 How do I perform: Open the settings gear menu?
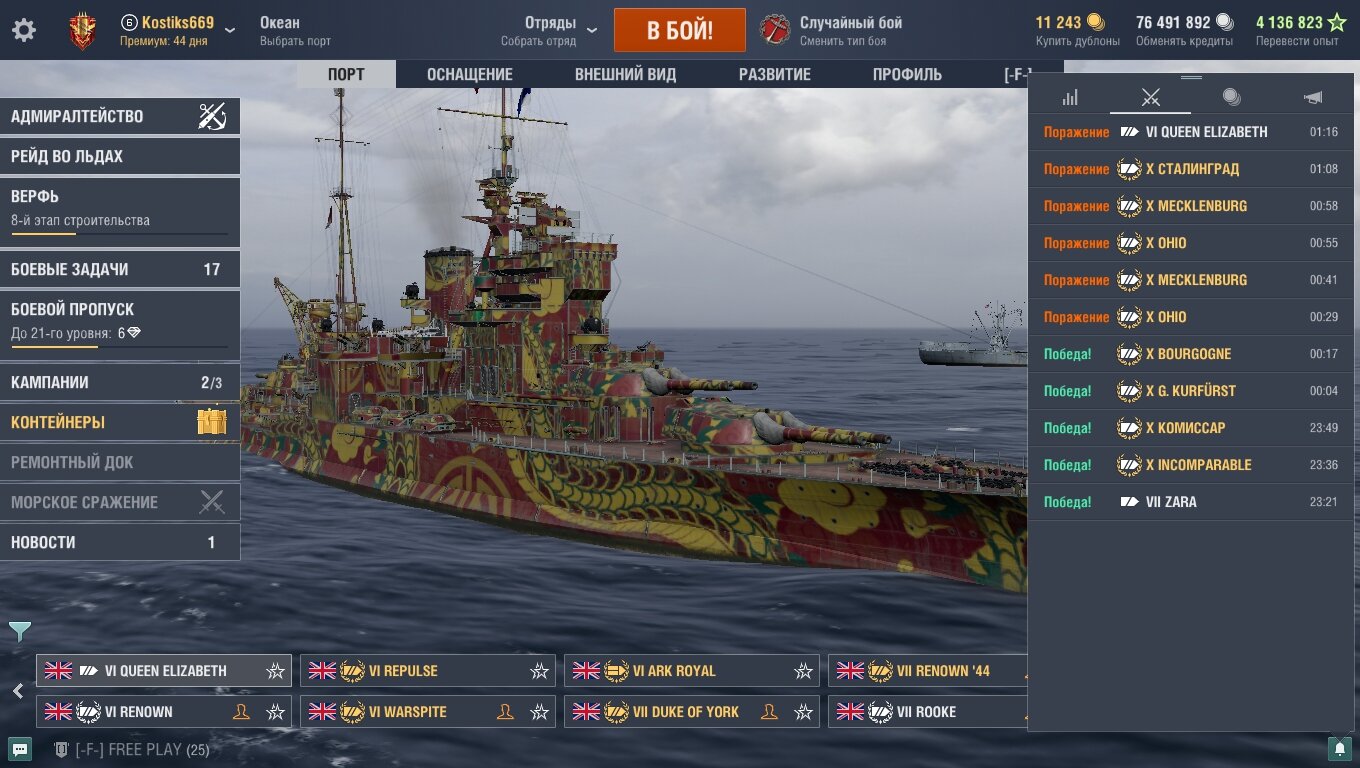click(24, 30)
